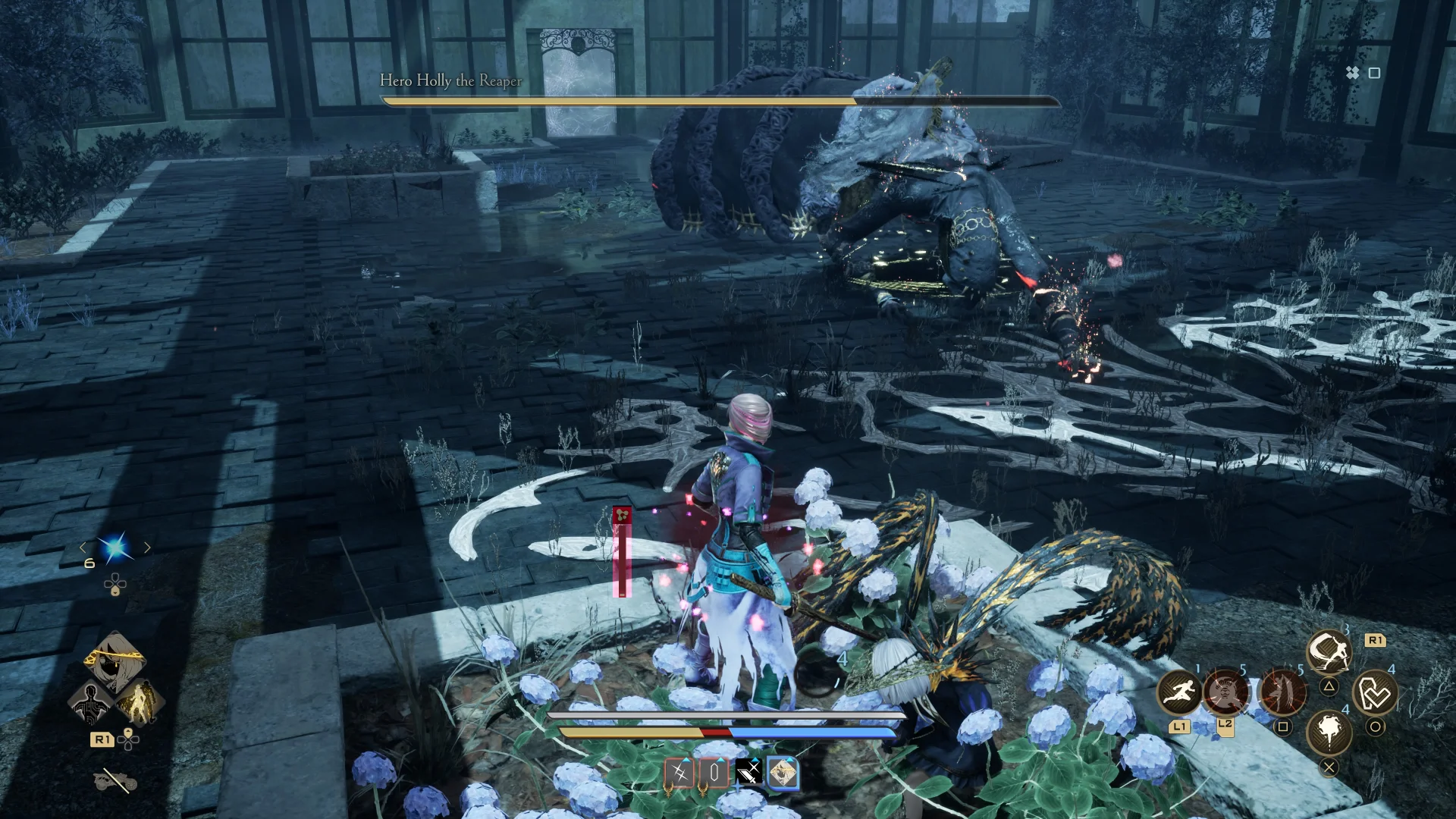Choose the circuit-body silhouette icon
1456x819 pixels.
tap(91, 703)
